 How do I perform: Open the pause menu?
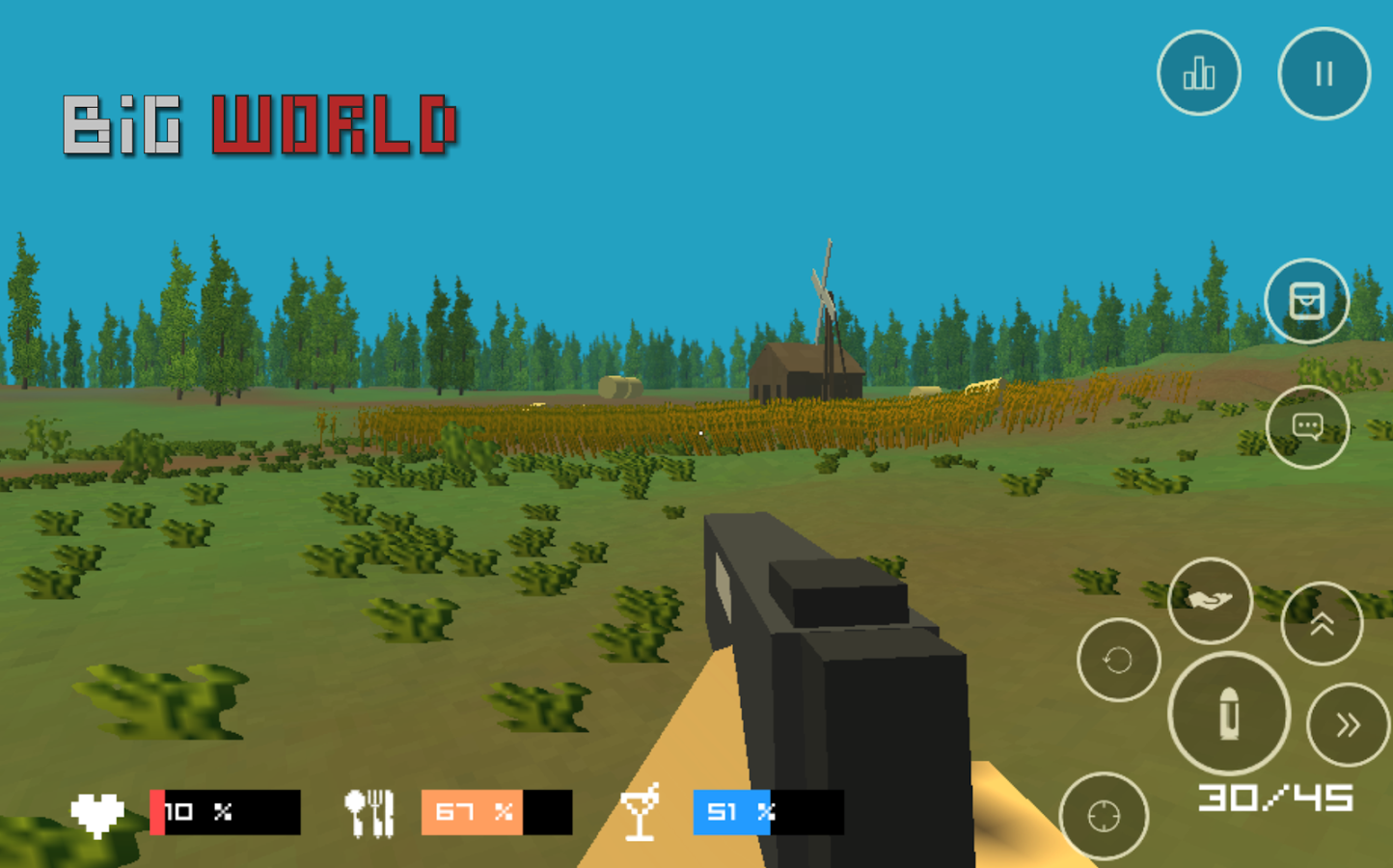pos(1323,72)
